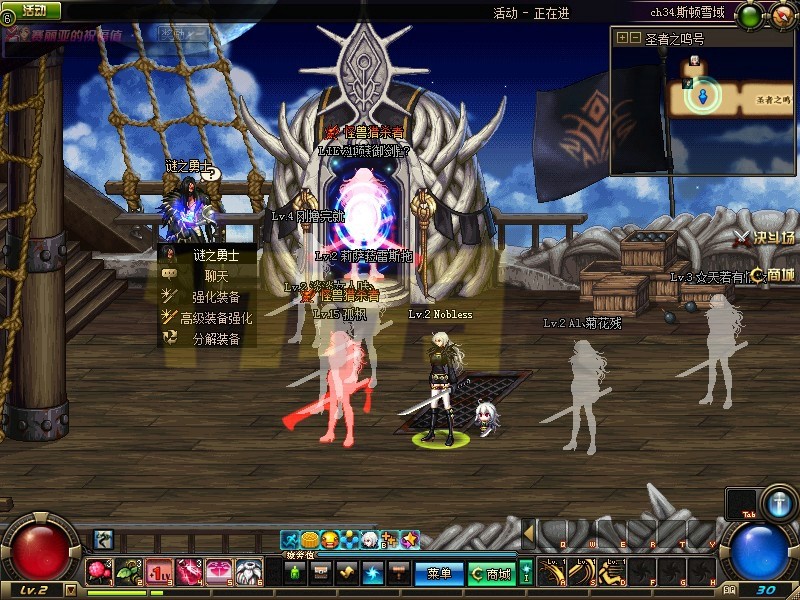
Task: Open the 奖励 reward dropdown at top
Action: tap(180, 34)
